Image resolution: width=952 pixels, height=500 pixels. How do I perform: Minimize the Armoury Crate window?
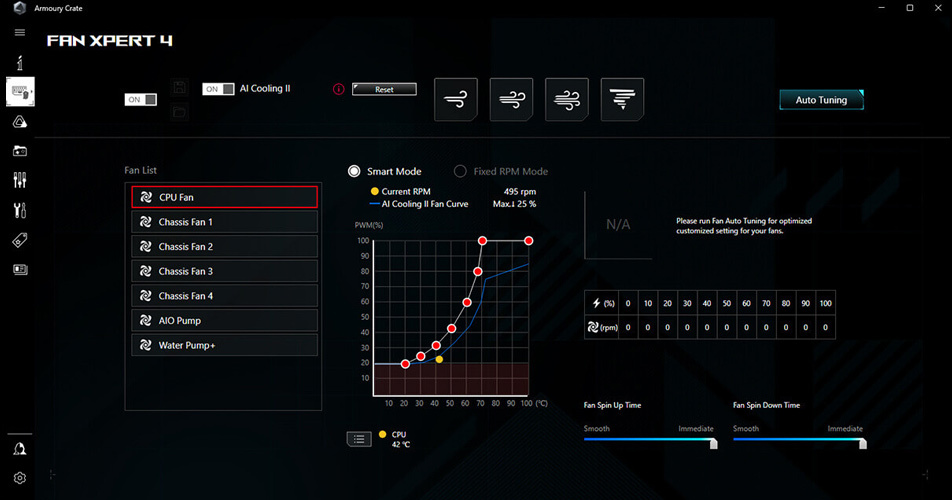click(x=881, y=8)
